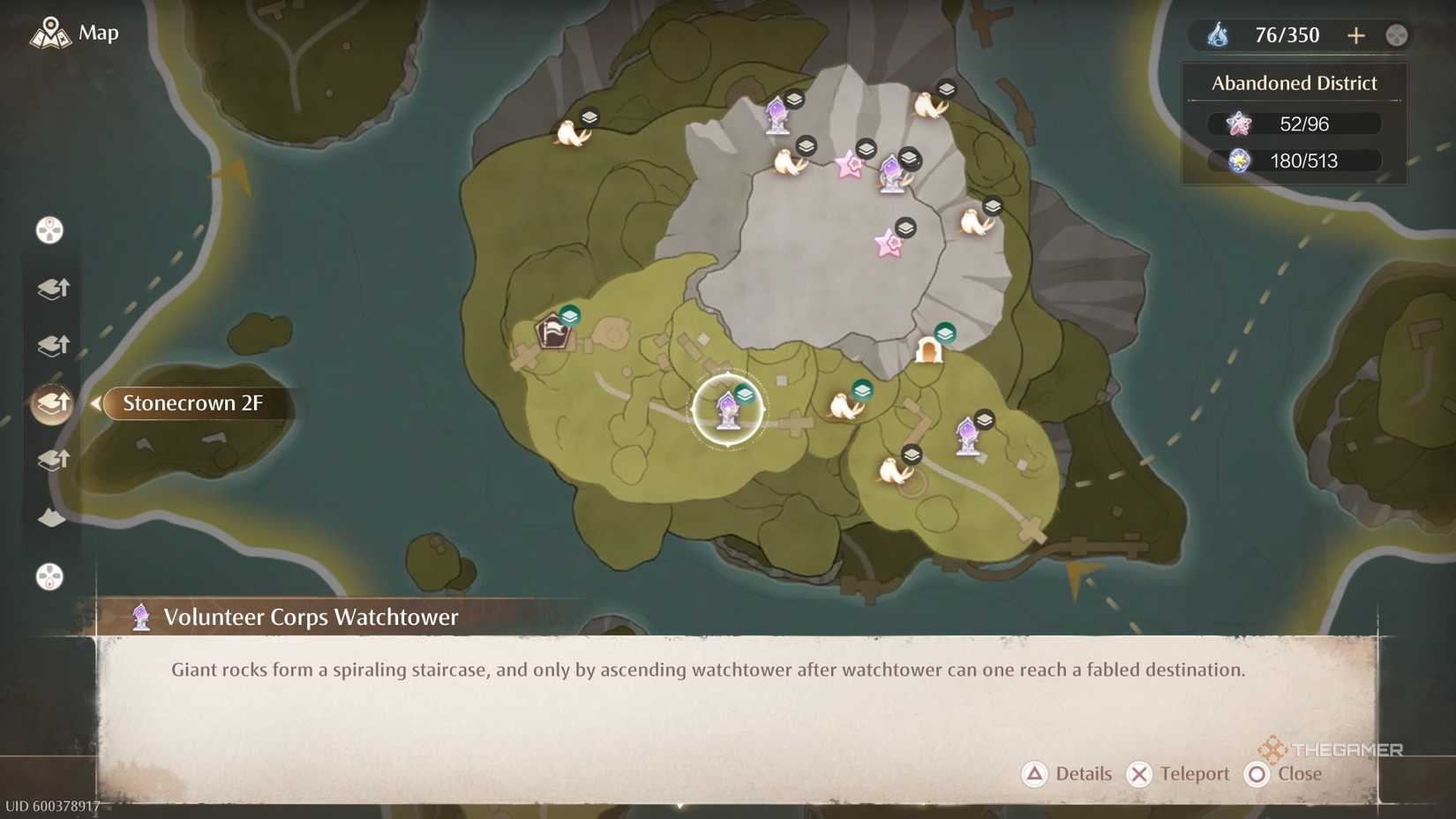Click the Map header label at the top

[97, 33]
